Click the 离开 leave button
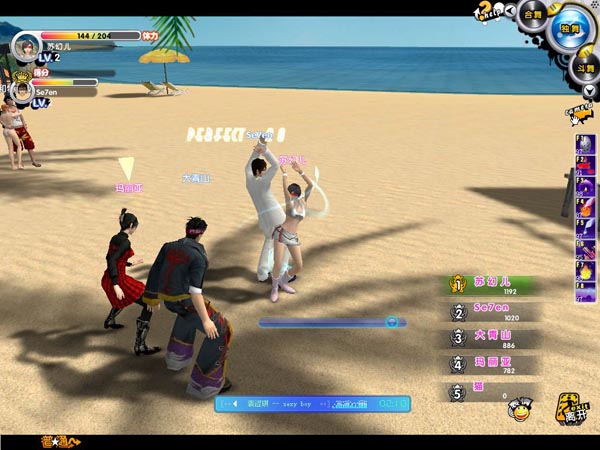 point(574,407)
